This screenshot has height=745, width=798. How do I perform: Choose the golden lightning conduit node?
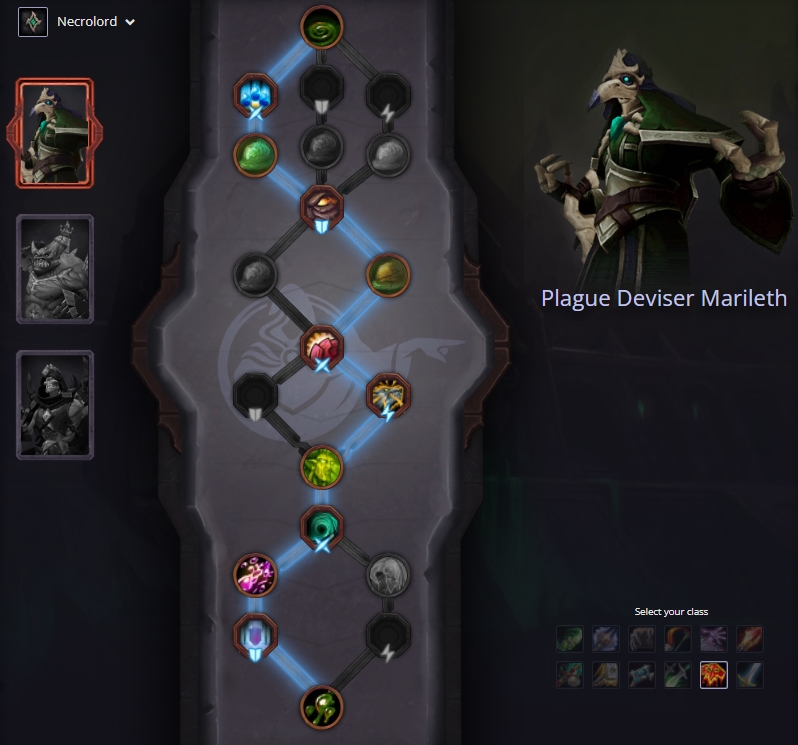[x=387, y=394]
